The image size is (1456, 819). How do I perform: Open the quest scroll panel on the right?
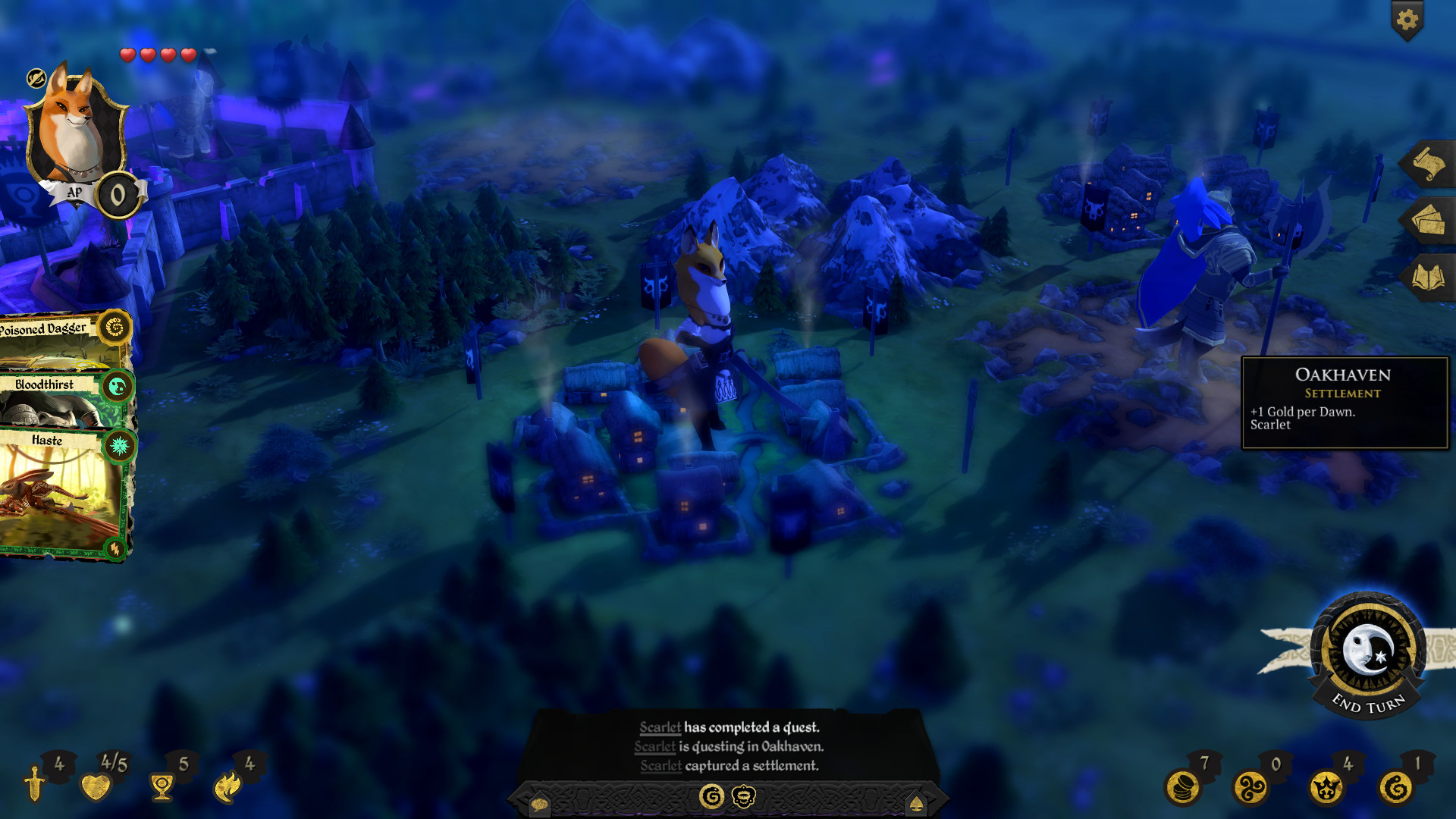tap(1429, 163)
